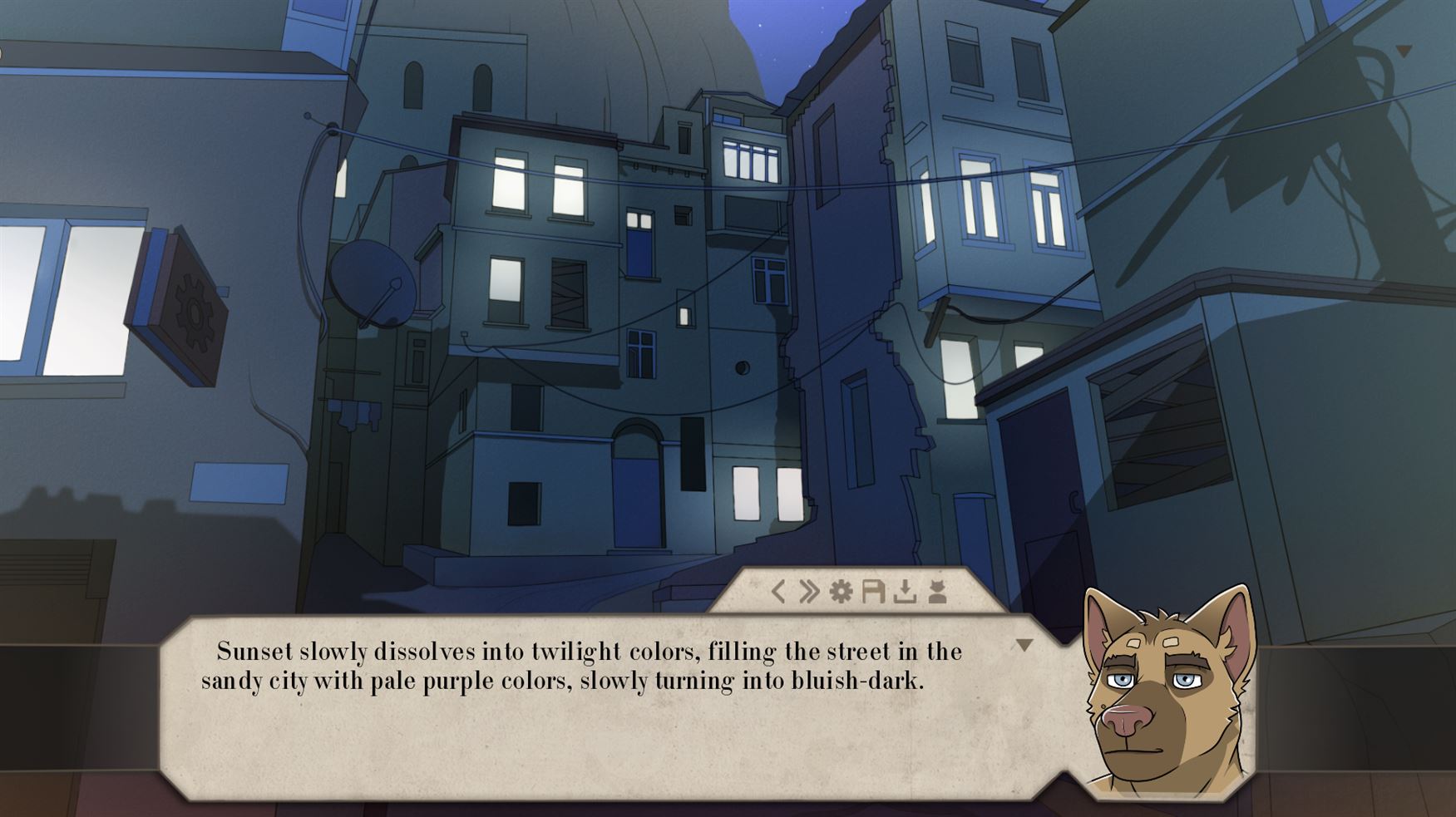Open settings with the gear icon
This screenshot has width=1456, height=817.
pyautogui.click(x=842, y=592)
